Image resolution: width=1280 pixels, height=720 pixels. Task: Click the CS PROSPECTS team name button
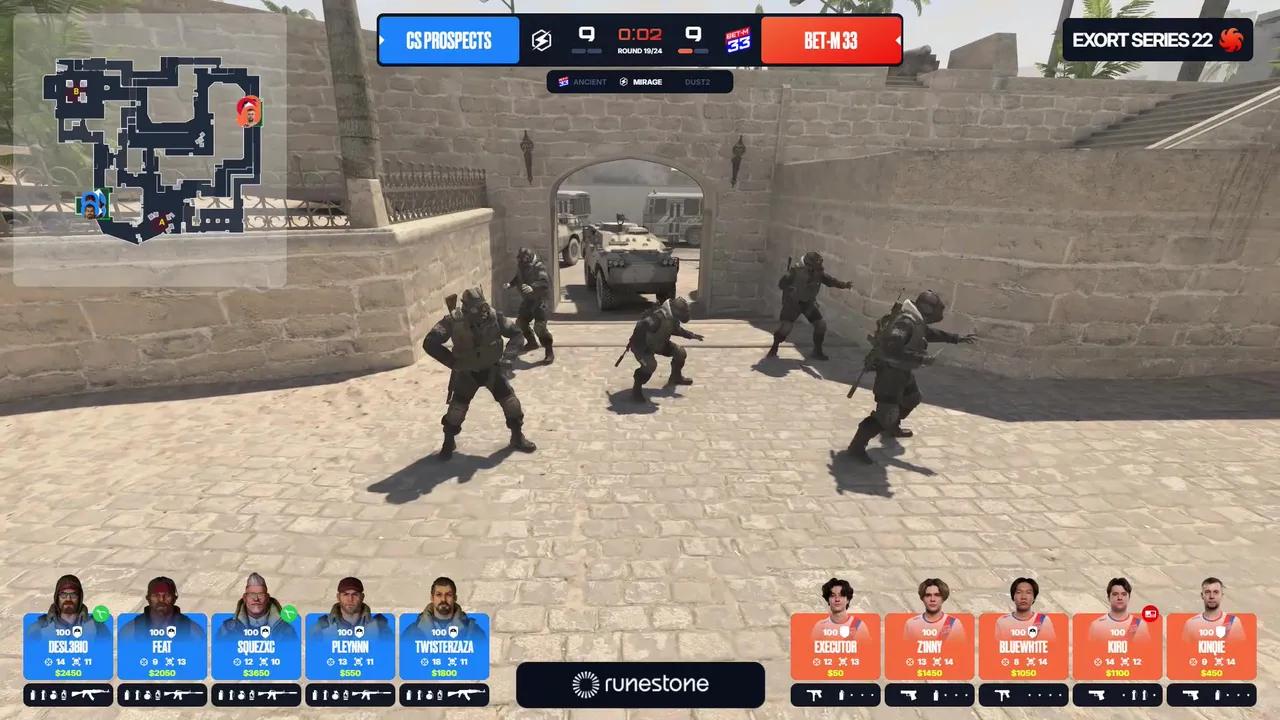(448, 40)
